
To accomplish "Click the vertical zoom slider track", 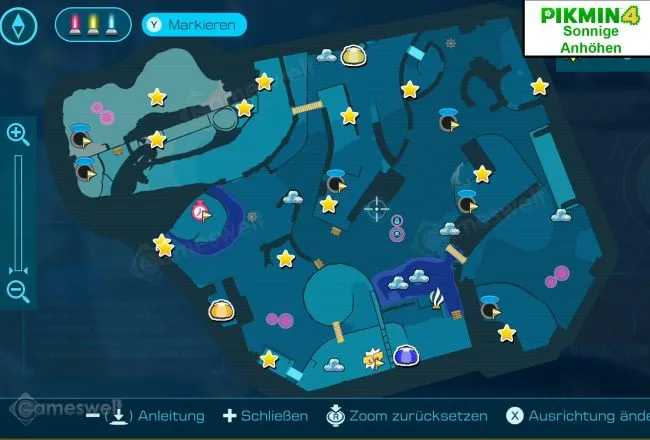I will point(18,212).
